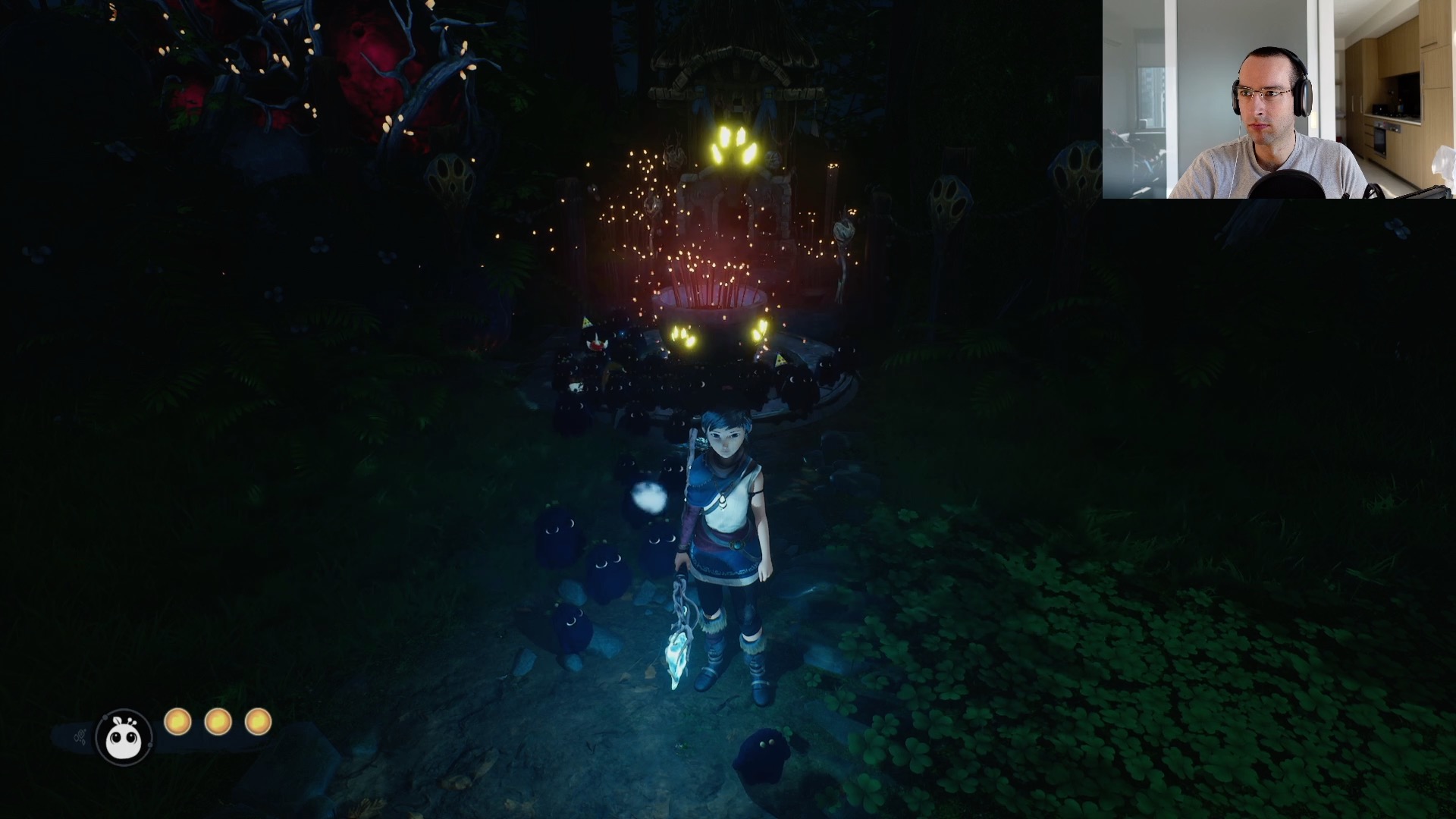Click the white Rot companion icon
This screenshot has width=1456, height=819.
point(124,738)
